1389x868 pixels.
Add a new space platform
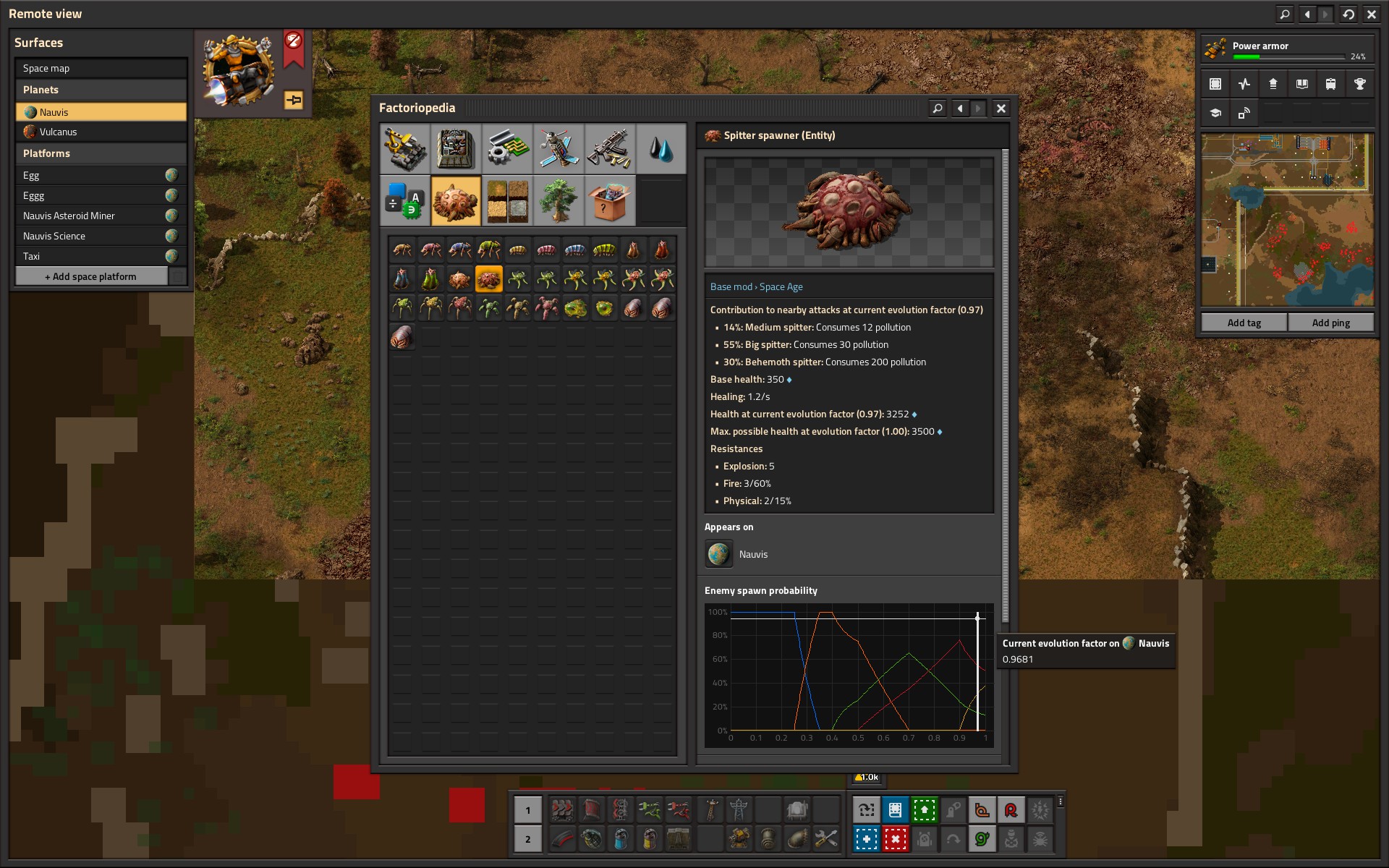point(91,276)
